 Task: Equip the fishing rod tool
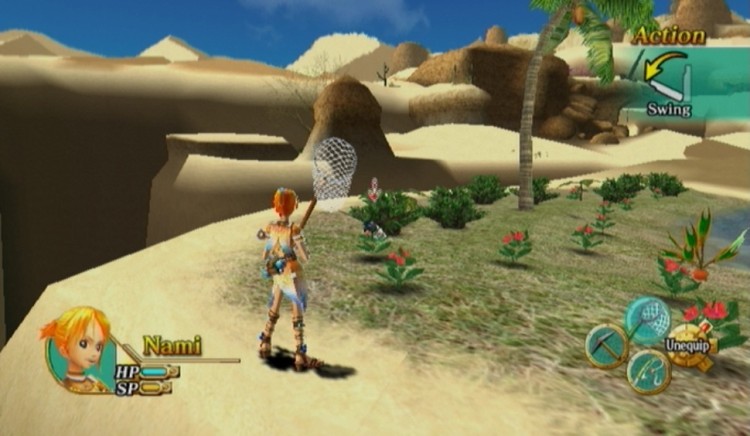coord(648,372)
